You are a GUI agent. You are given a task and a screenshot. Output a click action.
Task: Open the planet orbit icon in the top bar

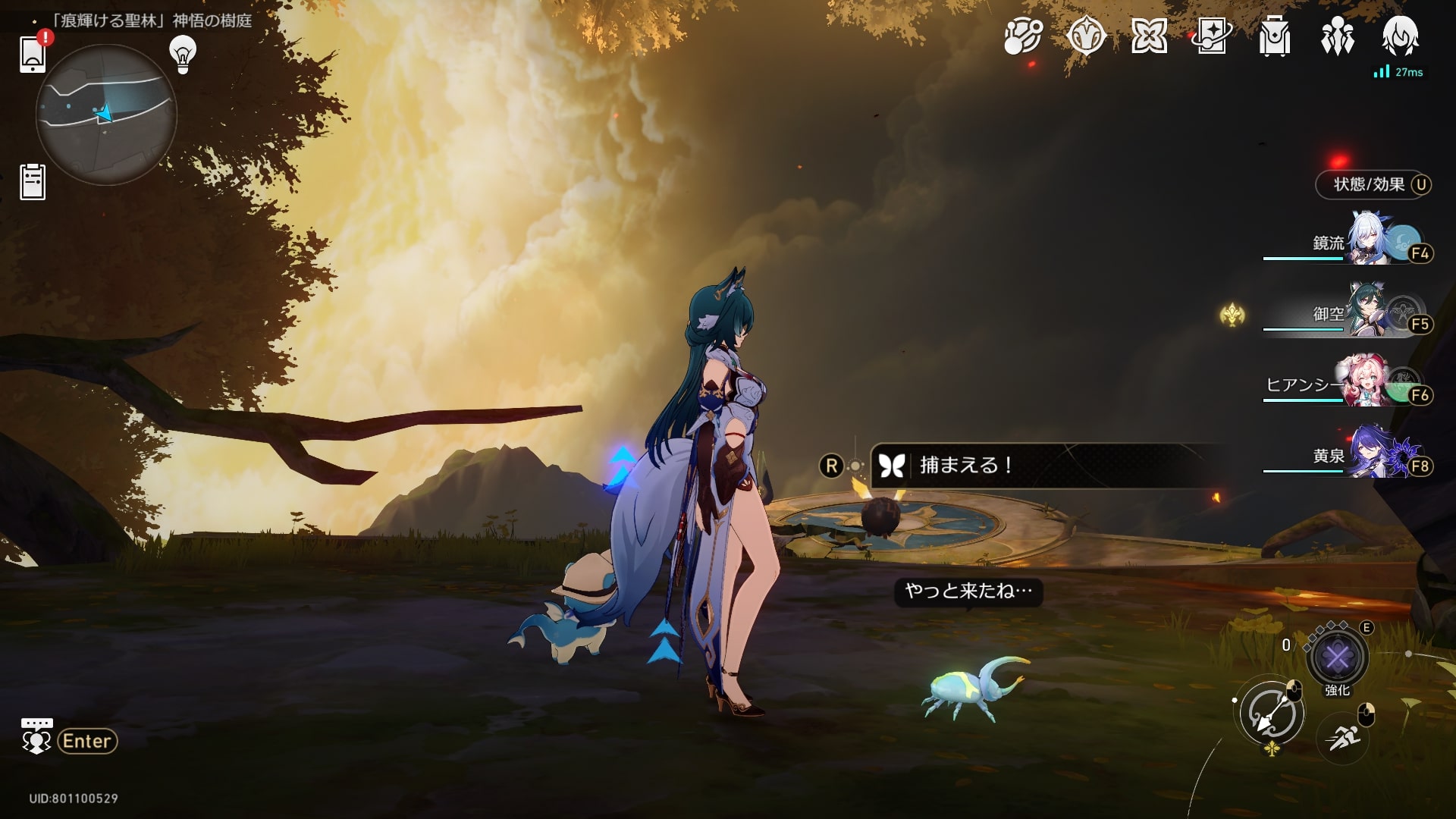pos(1022,36)
